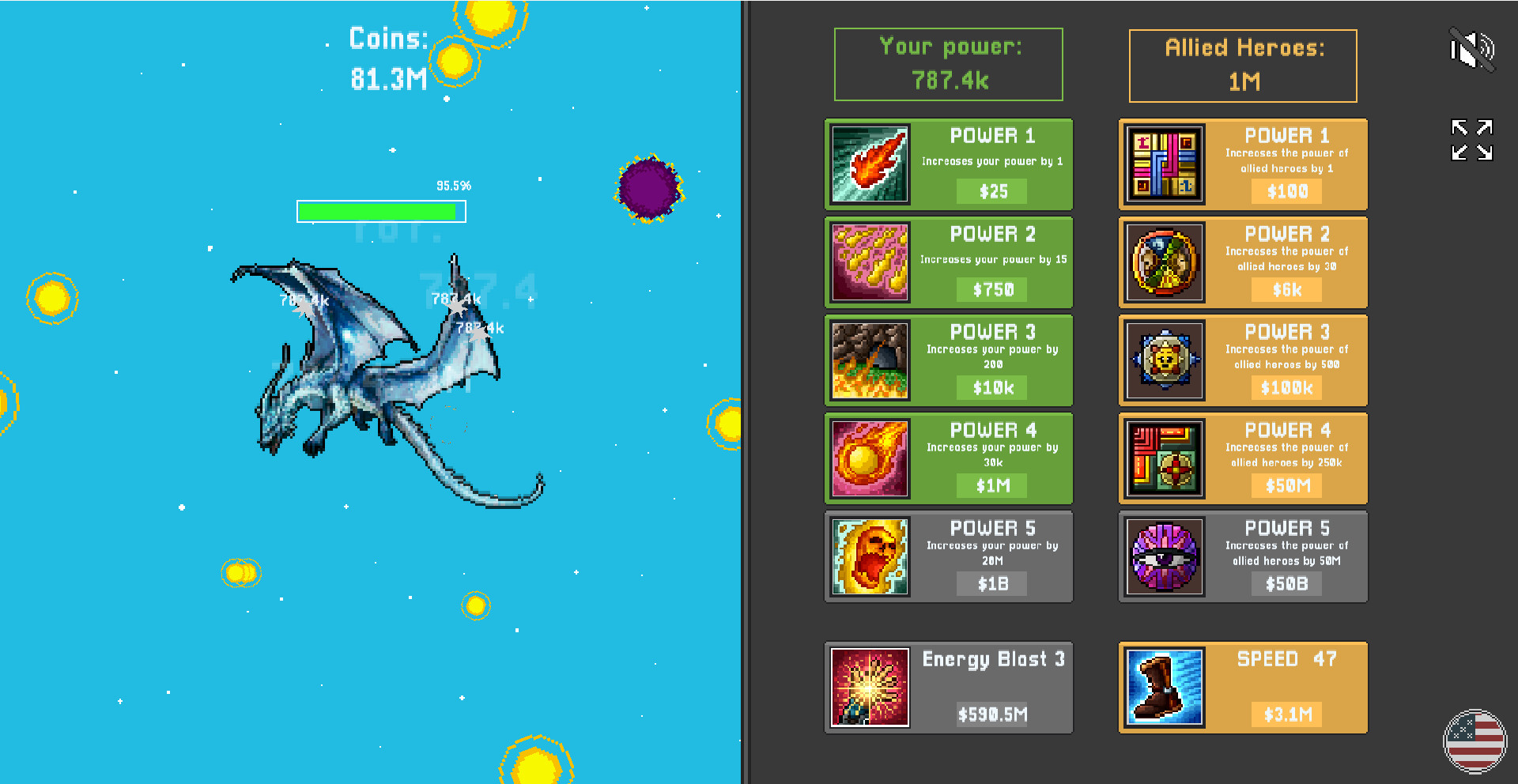Click the boot icon on the Speed upgrade
1518x784 pixels.
coord(1164,686)
